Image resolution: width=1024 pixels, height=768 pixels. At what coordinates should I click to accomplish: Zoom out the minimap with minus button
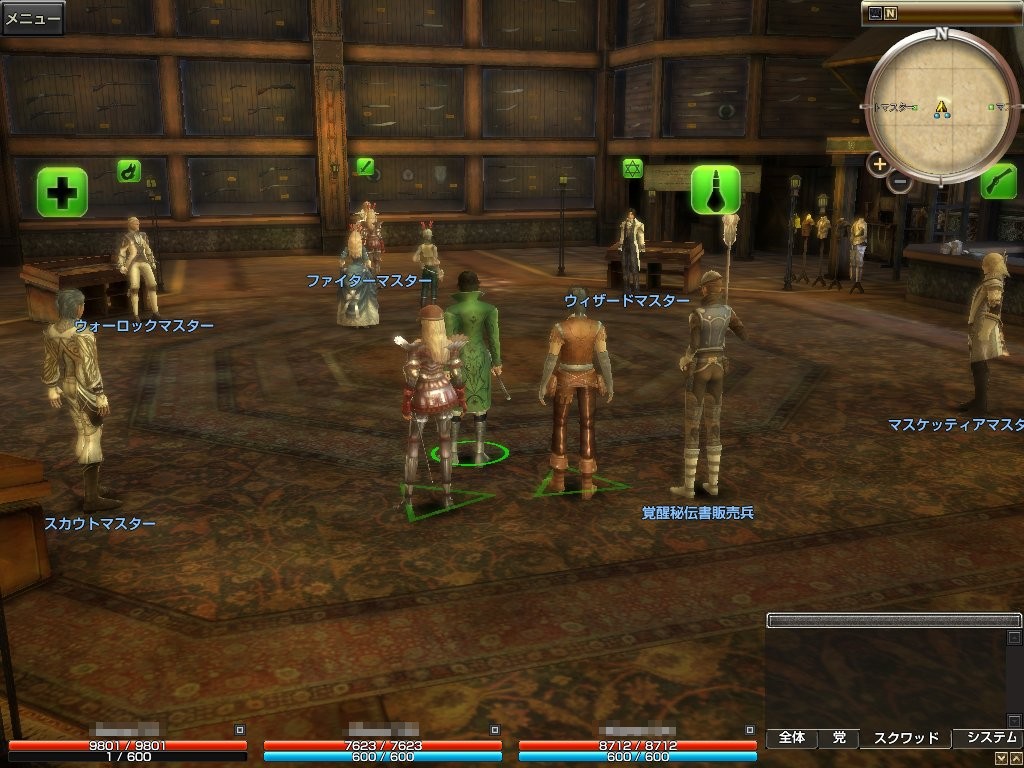pyautogui.click(x=899, y=182)
